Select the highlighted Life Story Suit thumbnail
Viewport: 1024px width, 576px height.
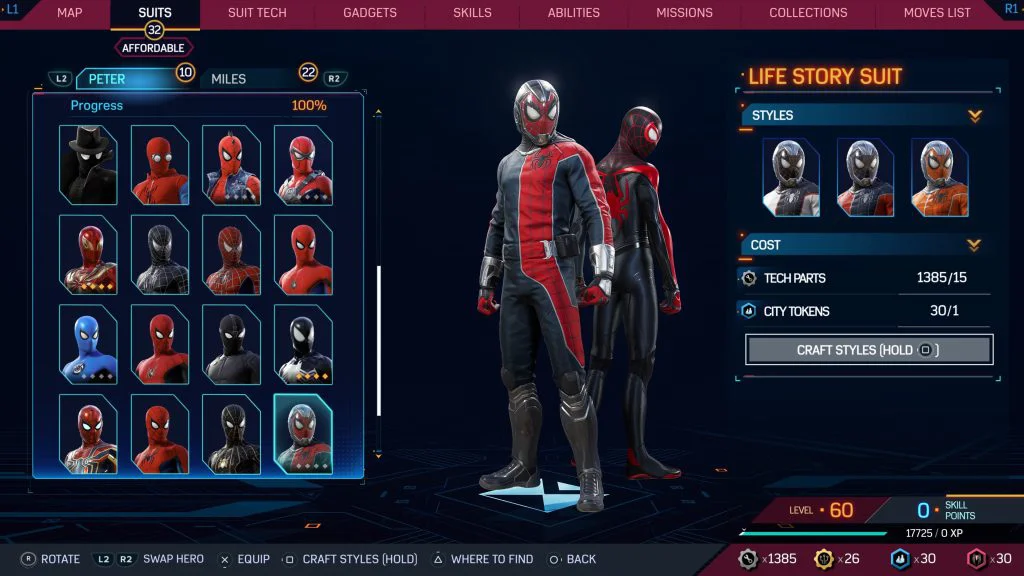click(x=303, y=434)
